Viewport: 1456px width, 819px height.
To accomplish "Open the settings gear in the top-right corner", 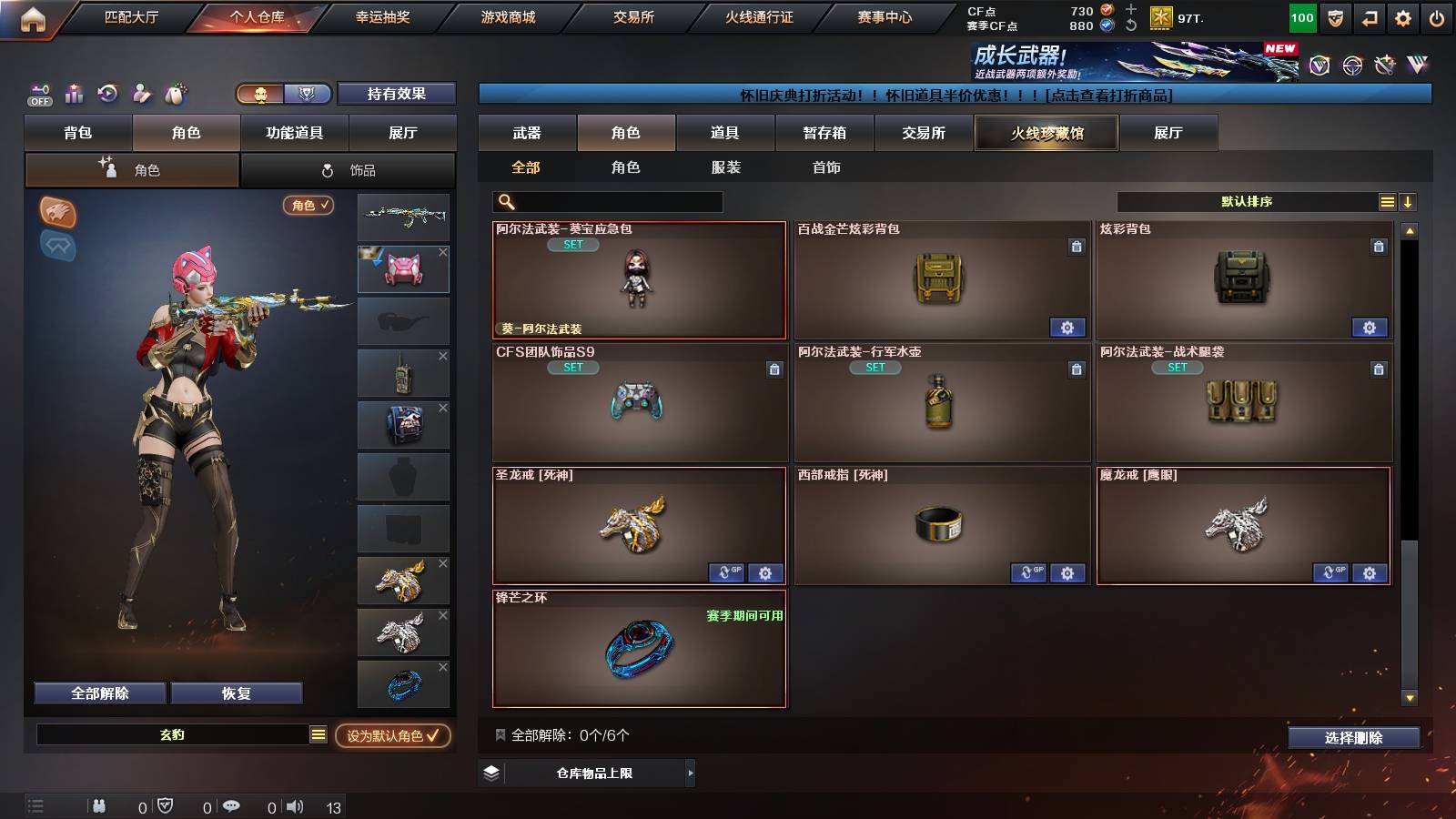I will [x=1402, y=17].
